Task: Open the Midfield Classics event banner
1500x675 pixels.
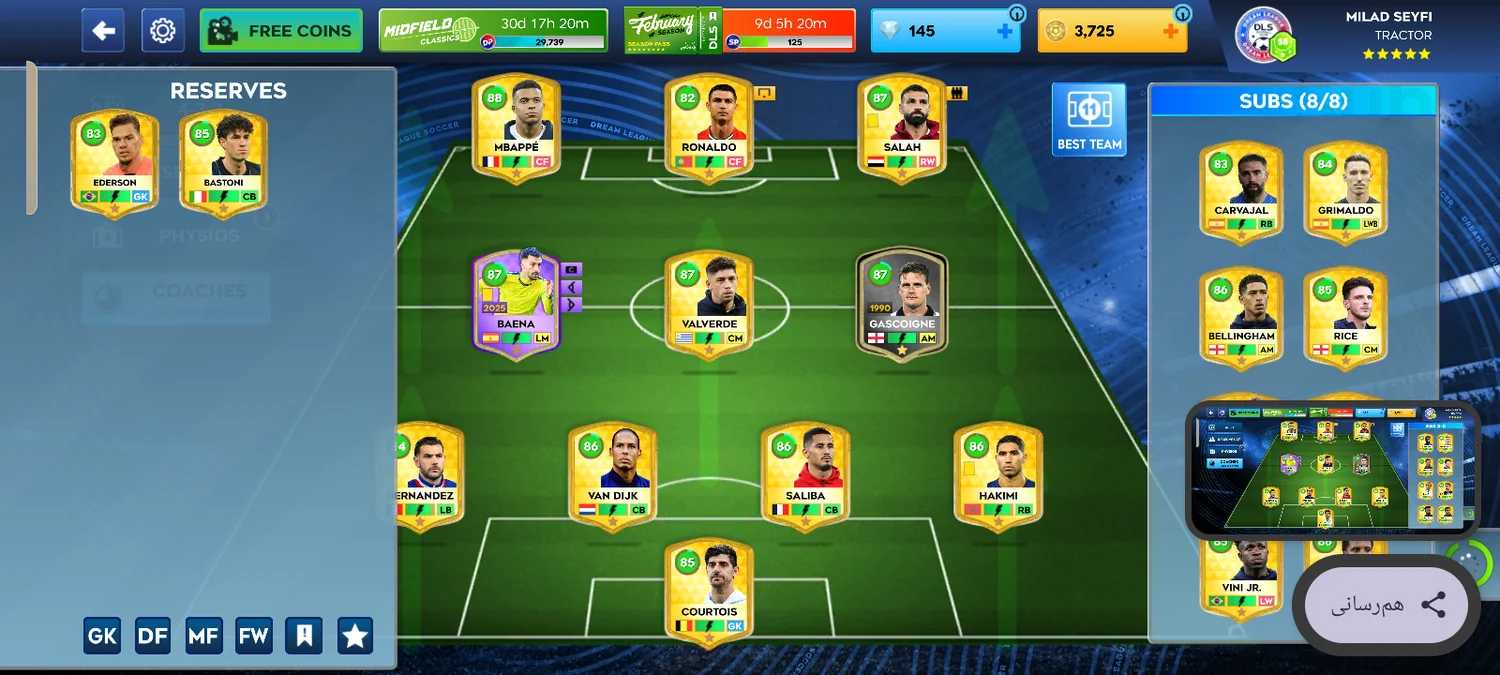Action: 493,31
